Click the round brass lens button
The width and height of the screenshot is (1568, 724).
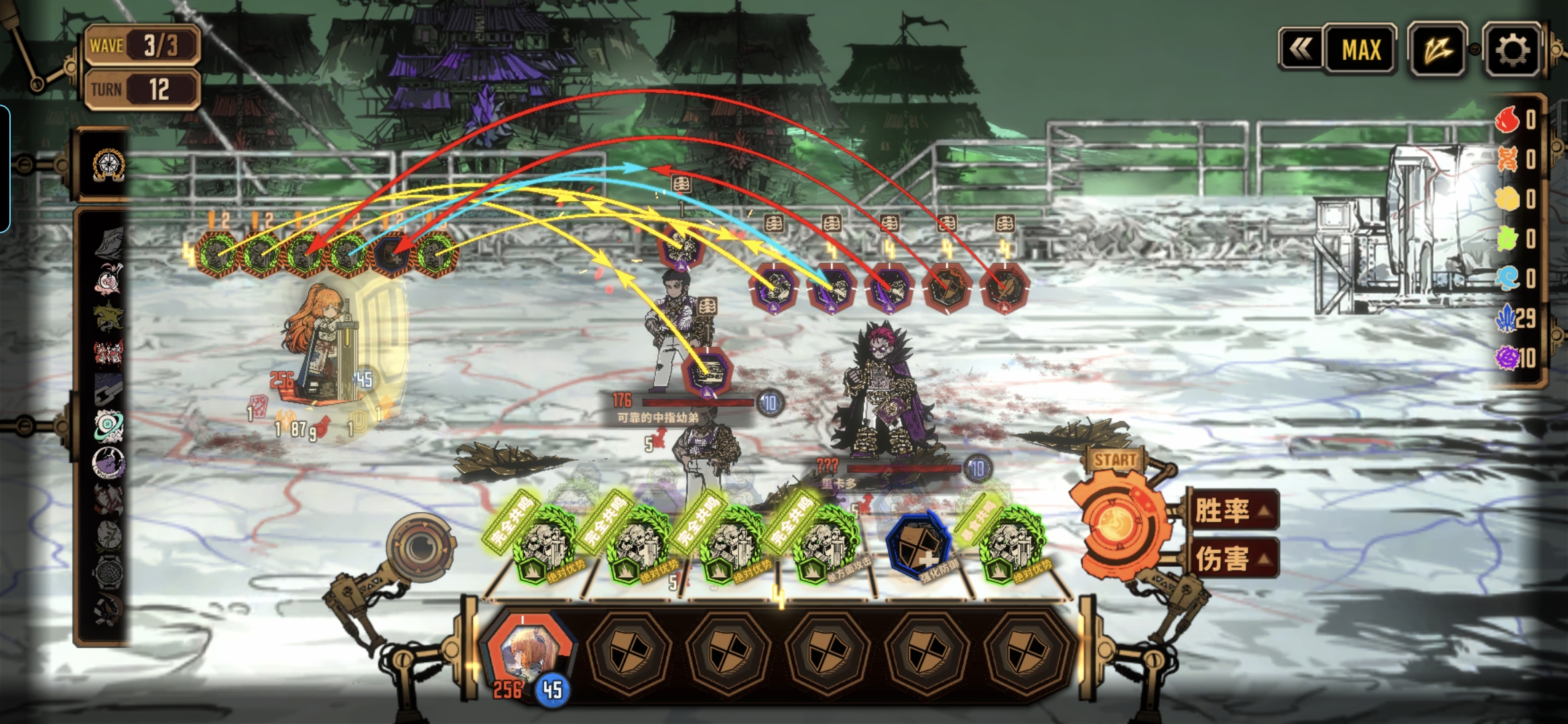pyautogui.click(x=421, y=546)
